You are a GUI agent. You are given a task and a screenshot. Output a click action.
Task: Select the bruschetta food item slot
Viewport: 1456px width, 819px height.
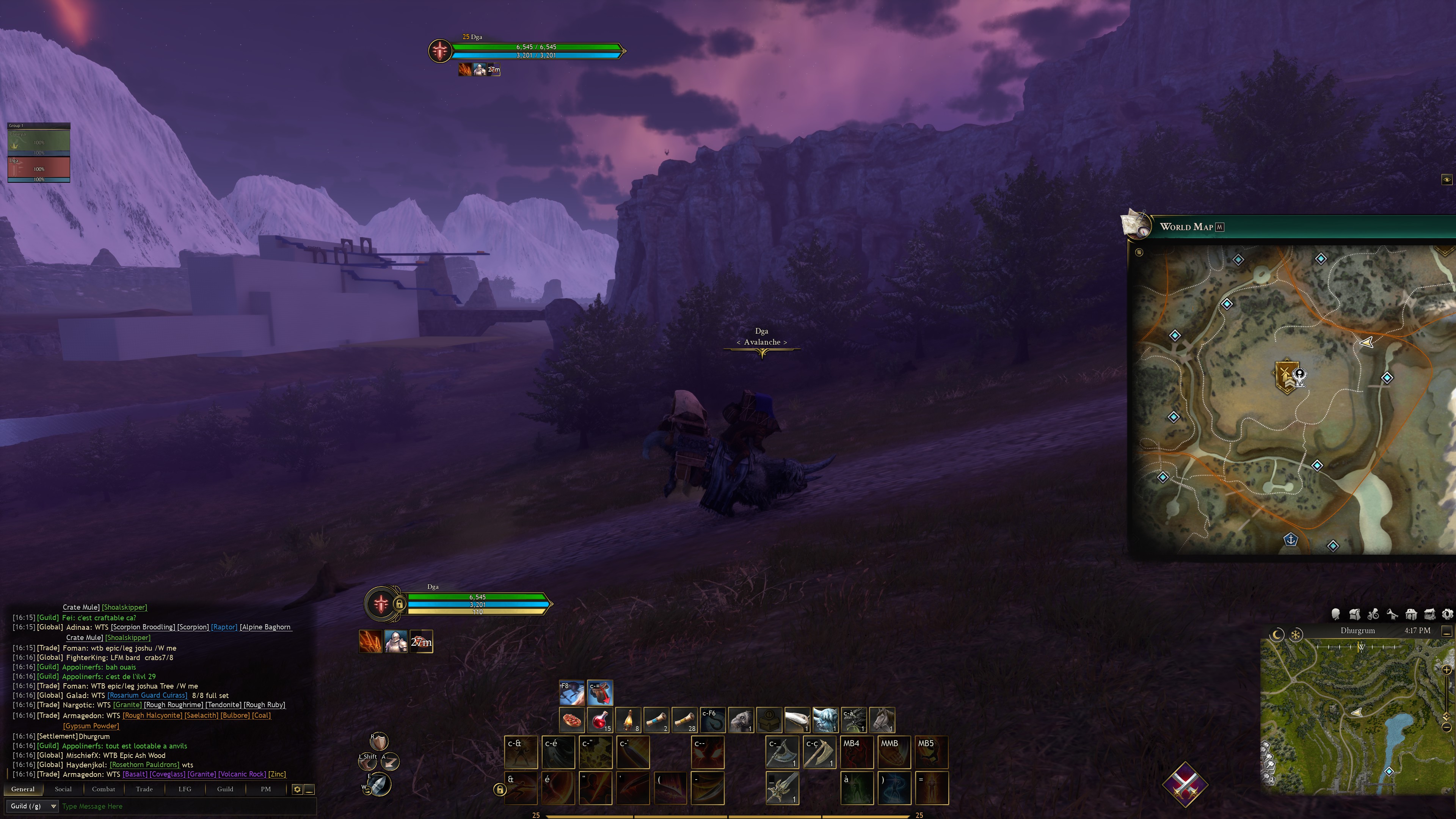(572, 720)
